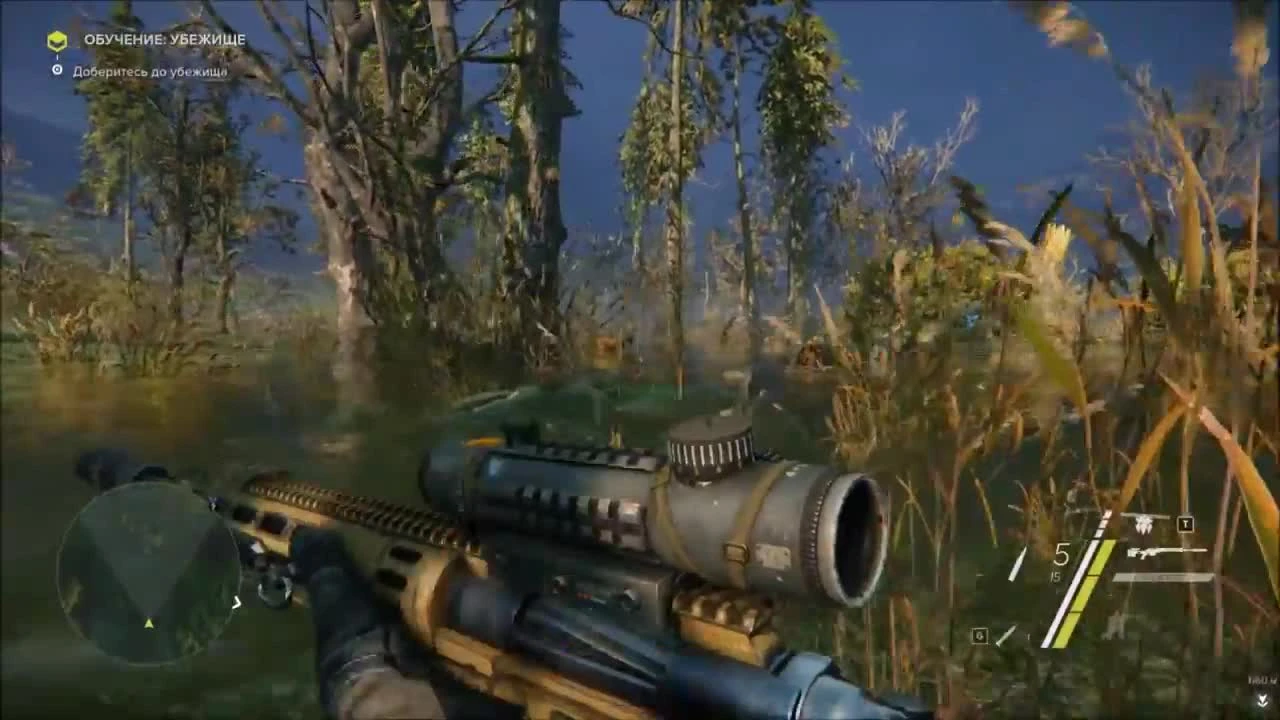Toggle the T keybind badge for weapon swap
The image size is (1280, 720).
coord(1184,522)
